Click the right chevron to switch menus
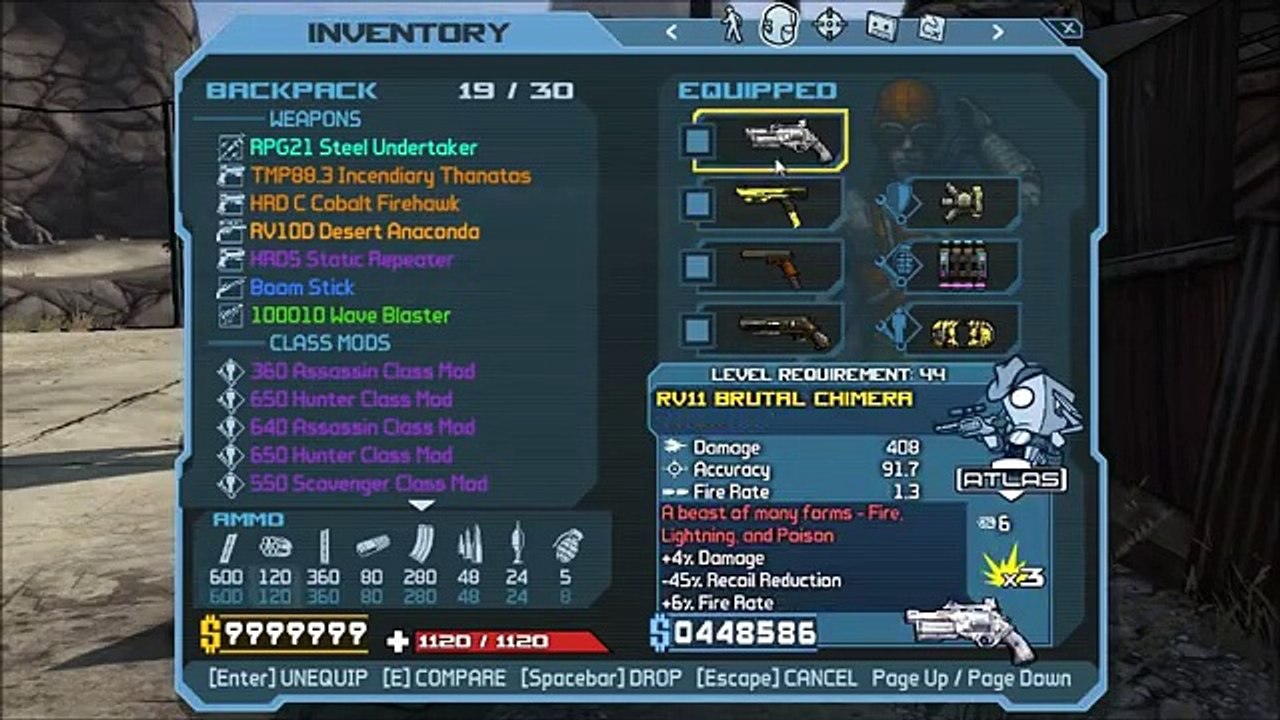This screenshot has height=720, width=1280. tap(997, 31)
